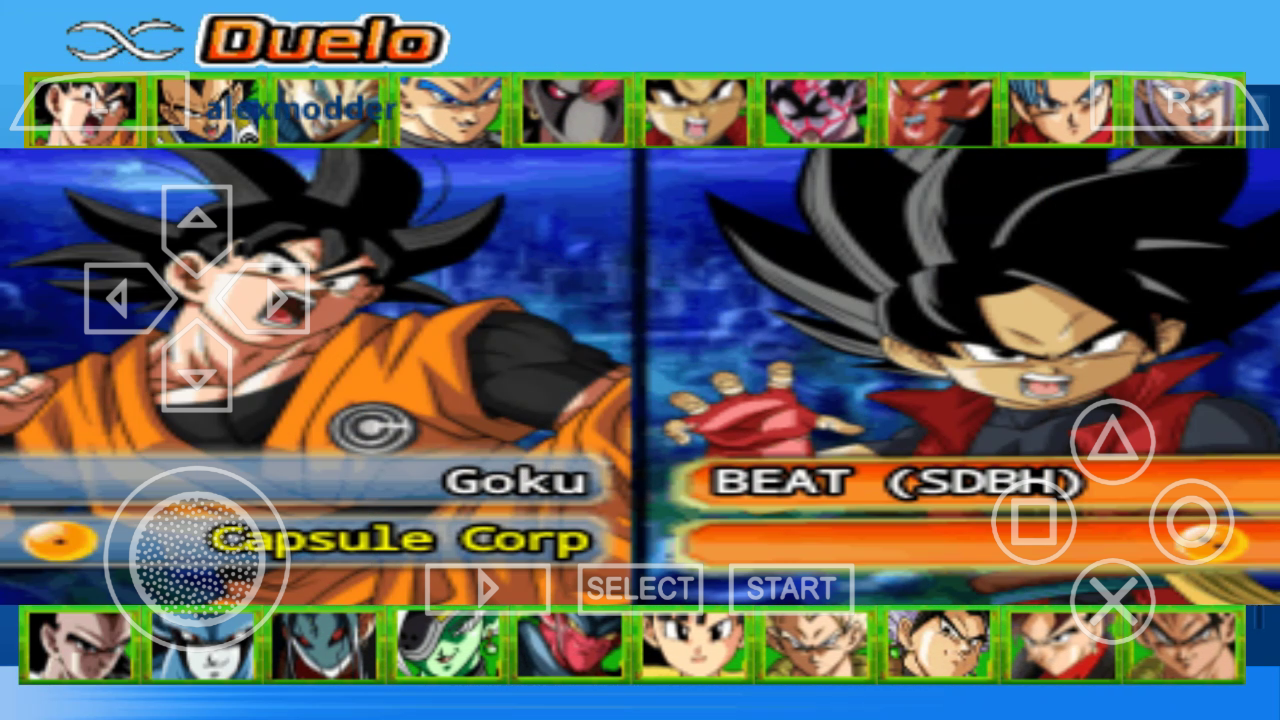Image resolution: width=1280 pixels, height=720 pixels.
Task: Select the red-skinned pointy-eared character portrait
Action: (x=938, y=110)
